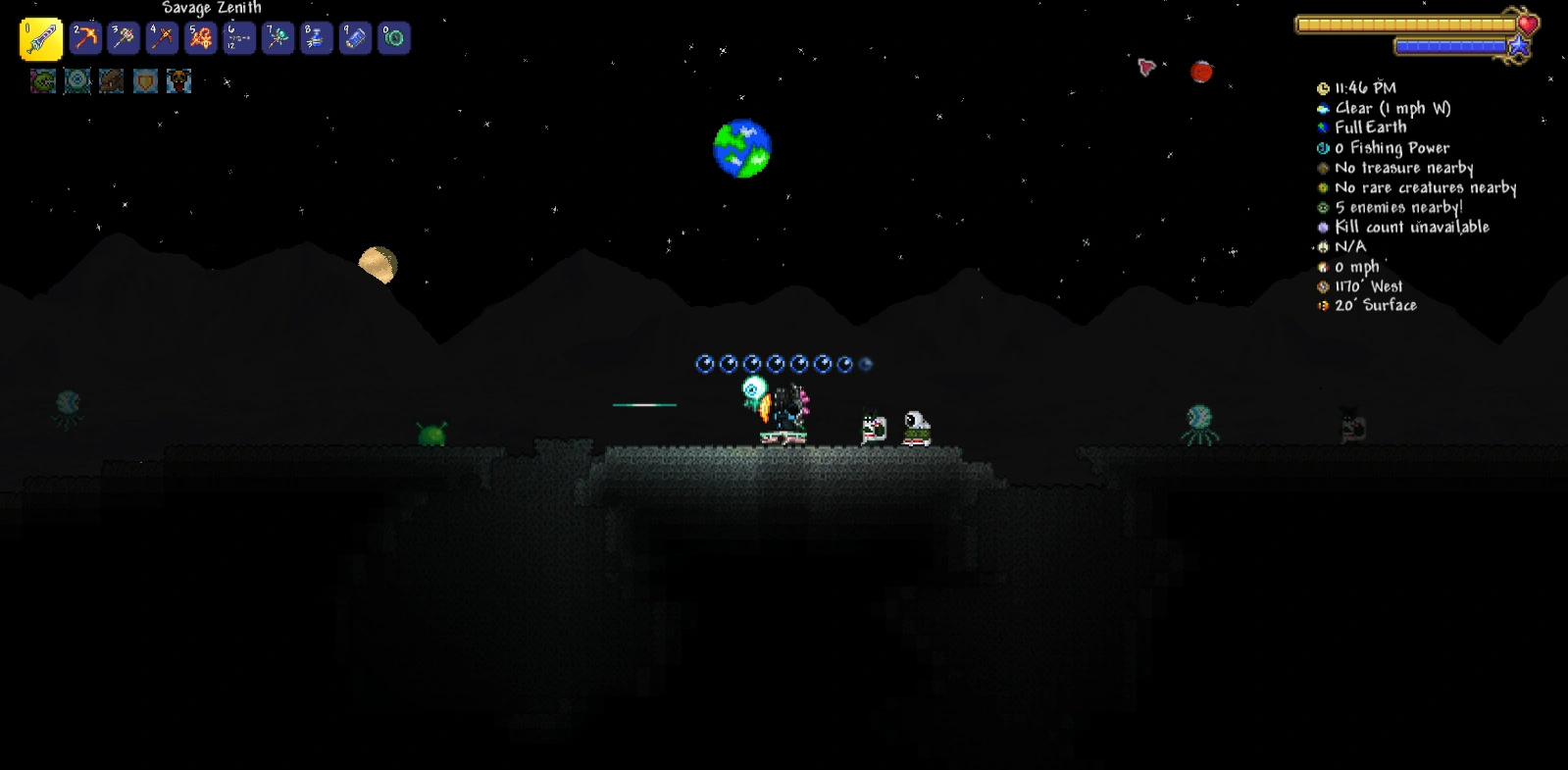Screen dimensions: 1568x770
Task: Click the lifeform analyzer rare creatures icon
Action: click(1323, 187)
